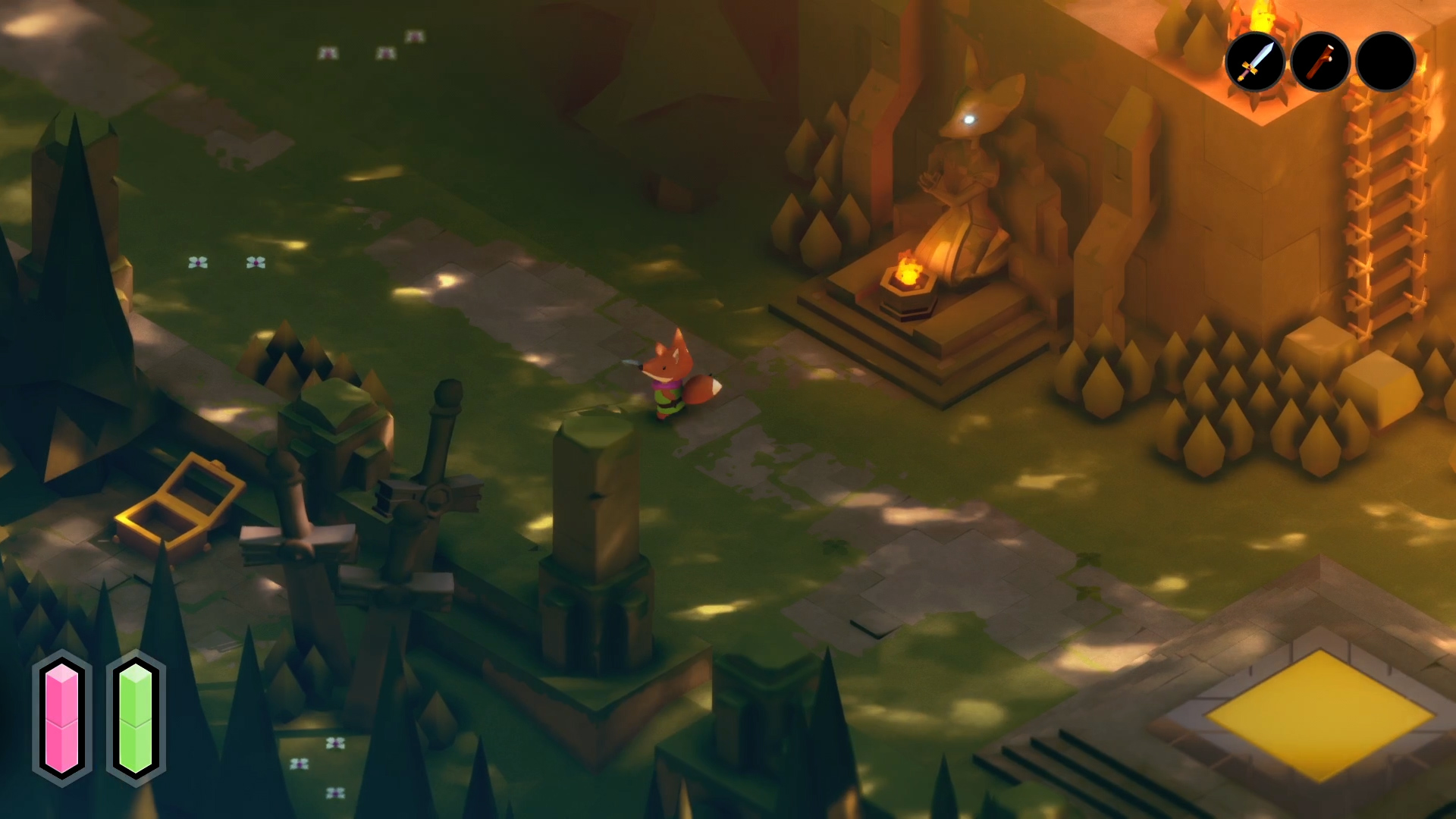
Task: Click the empty black item slot
Action: pos(1385,62)
